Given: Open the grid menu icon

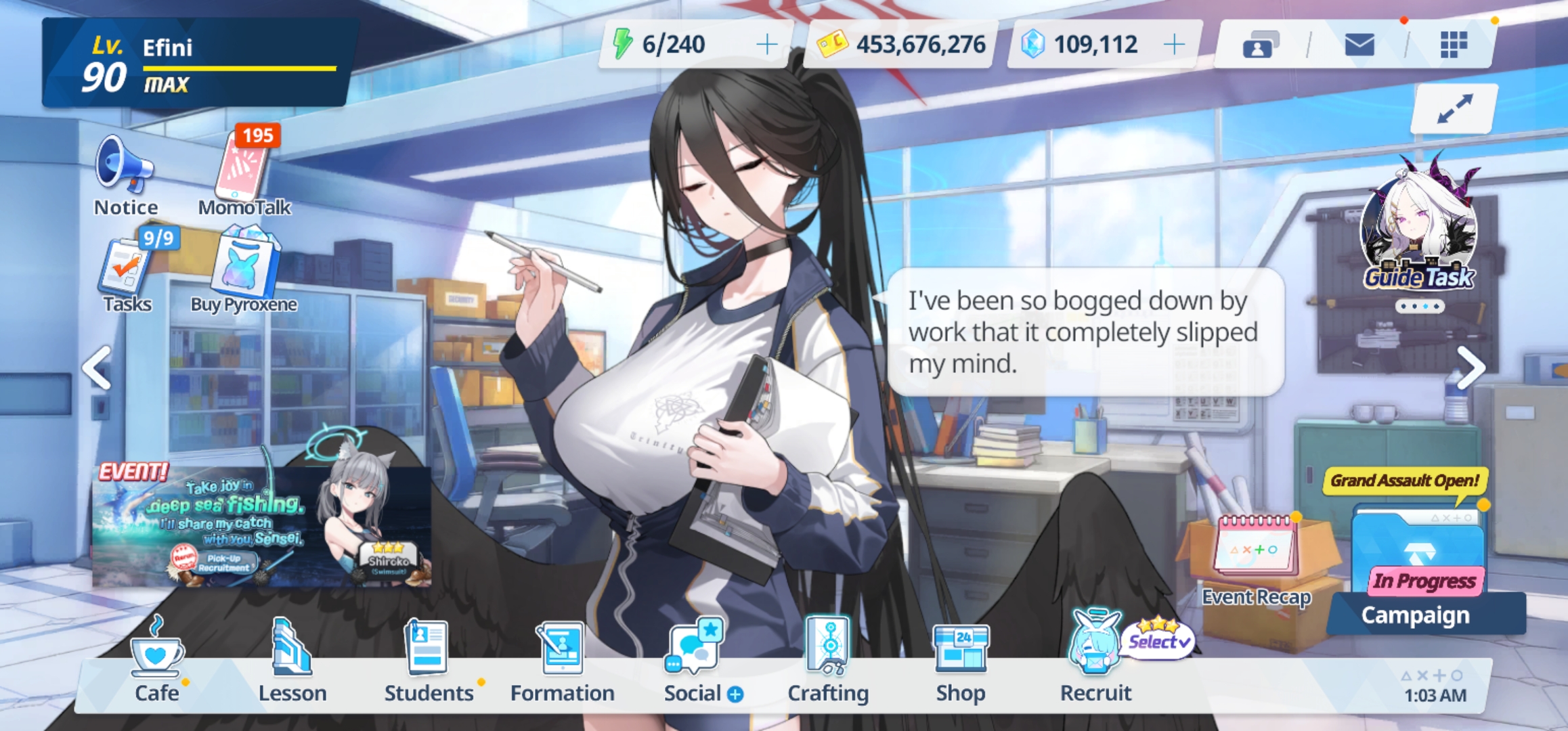Looking at the screenshot, I should click(x=1453, y=45).
